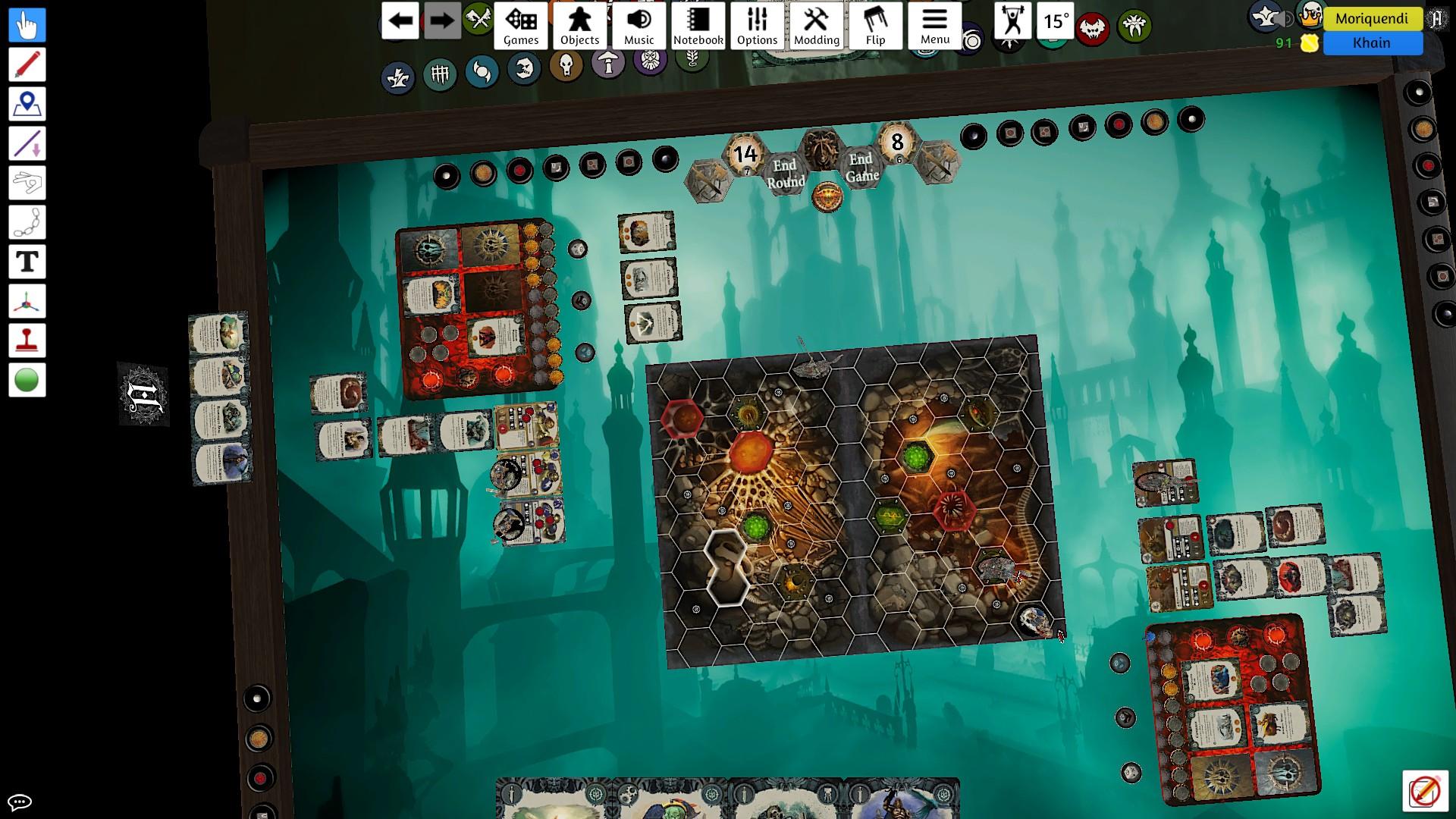Open the chat speech bubble

(x=20, y=802)
